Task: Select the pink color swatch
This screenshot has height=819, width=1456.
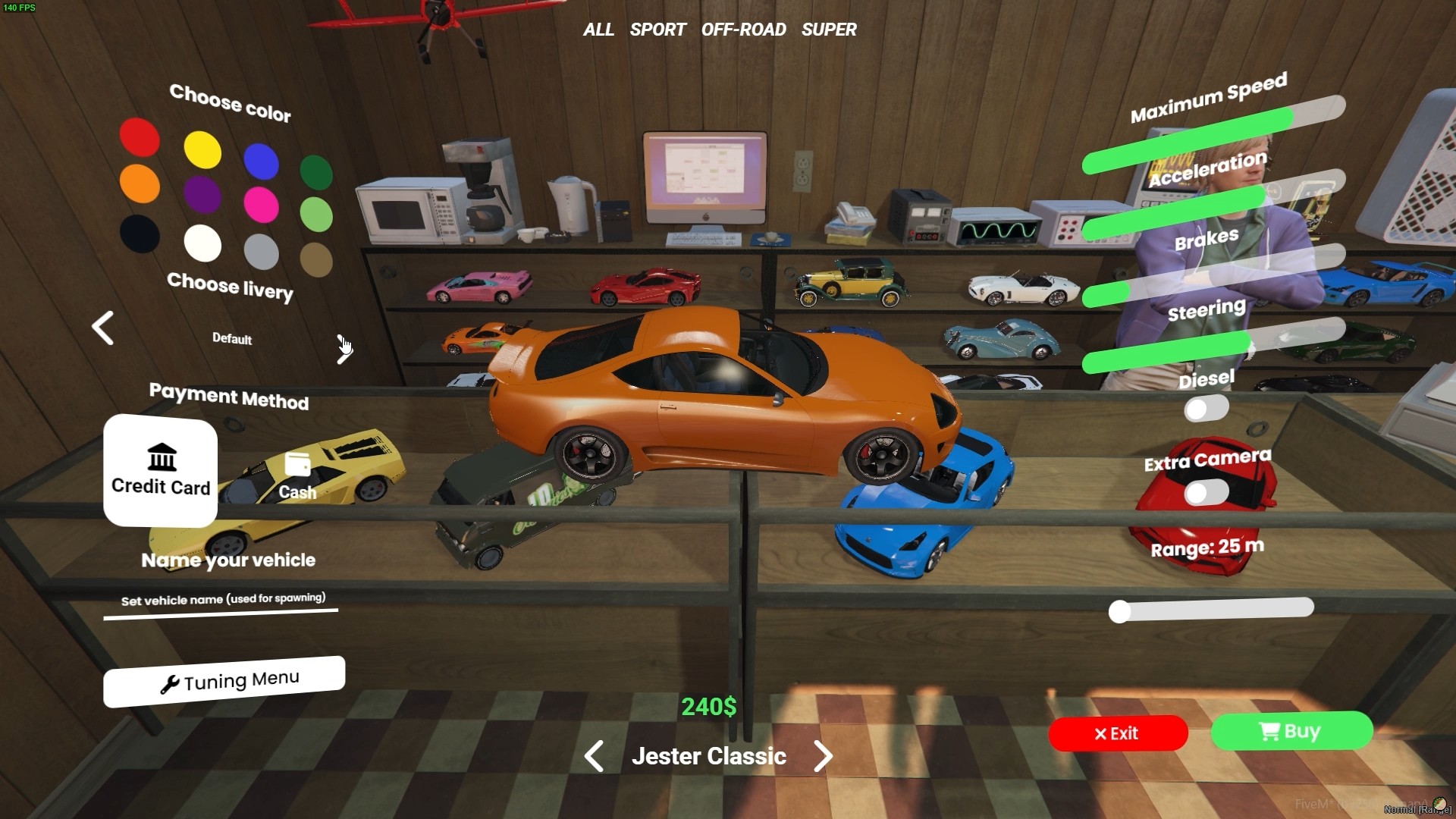Action: 261,206
